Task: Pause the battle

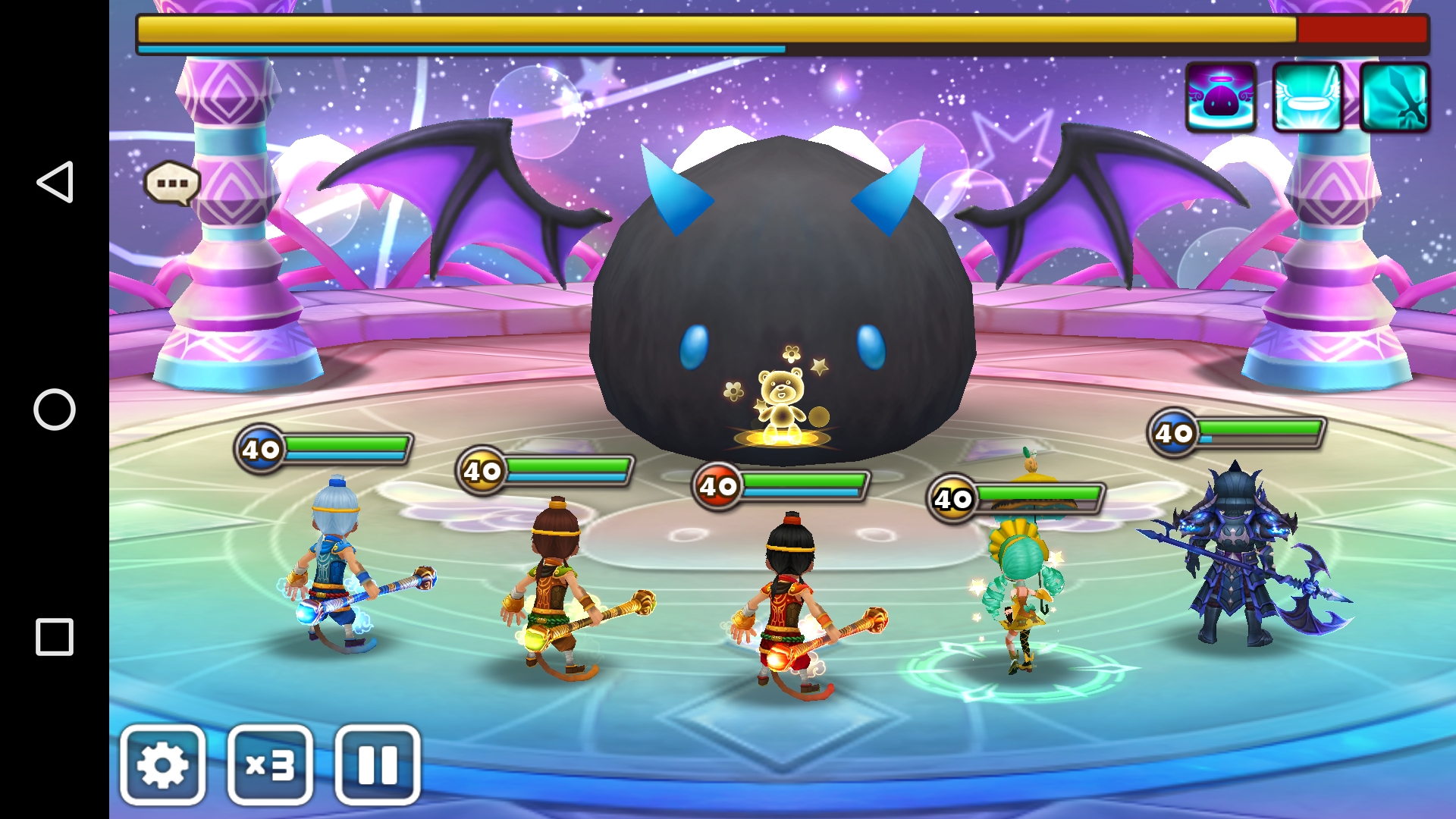Action: click(377, 764)
